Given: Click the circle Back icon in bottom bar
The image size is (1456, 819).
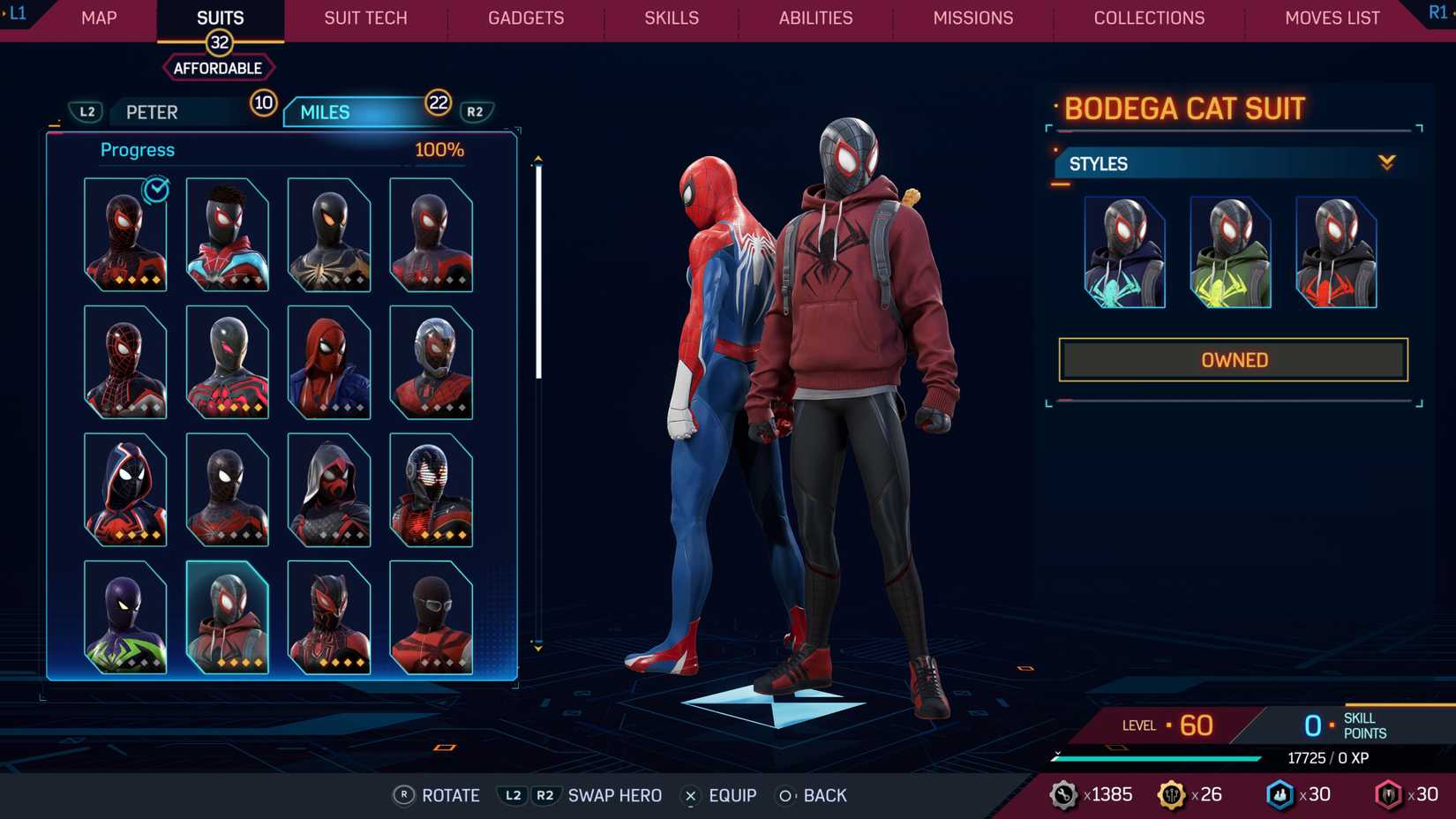Looking at the screenshot, I should tap(784, 795).
